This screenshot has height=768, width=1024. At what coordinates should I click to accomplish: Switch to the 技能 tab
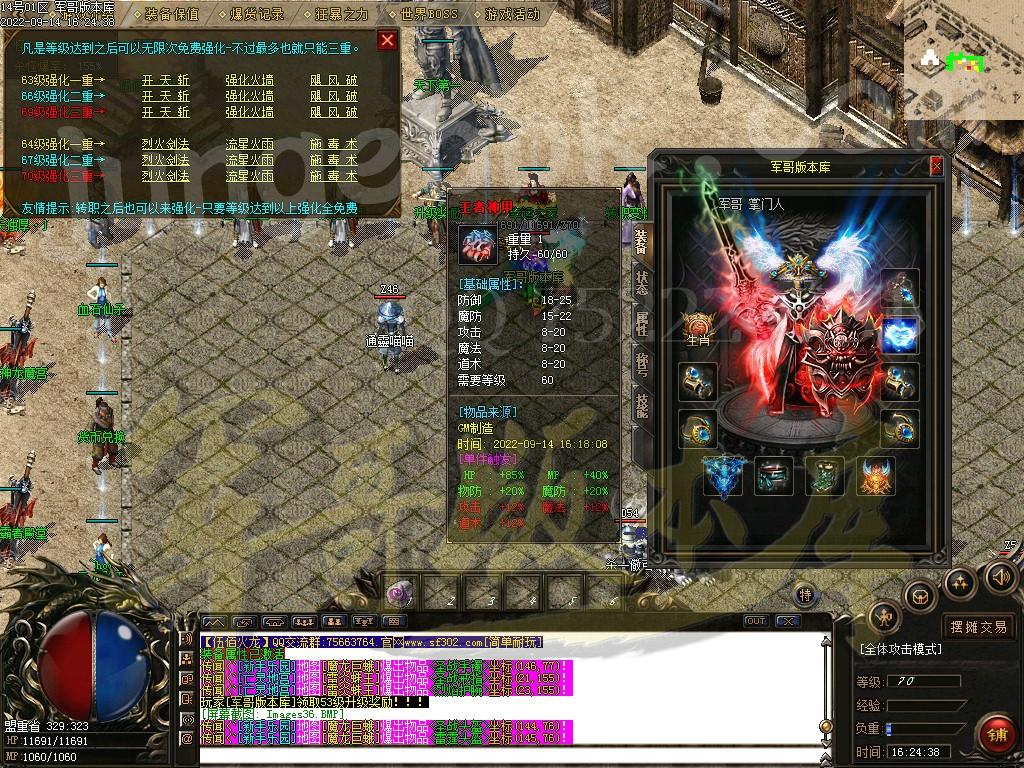click(640, 405)
